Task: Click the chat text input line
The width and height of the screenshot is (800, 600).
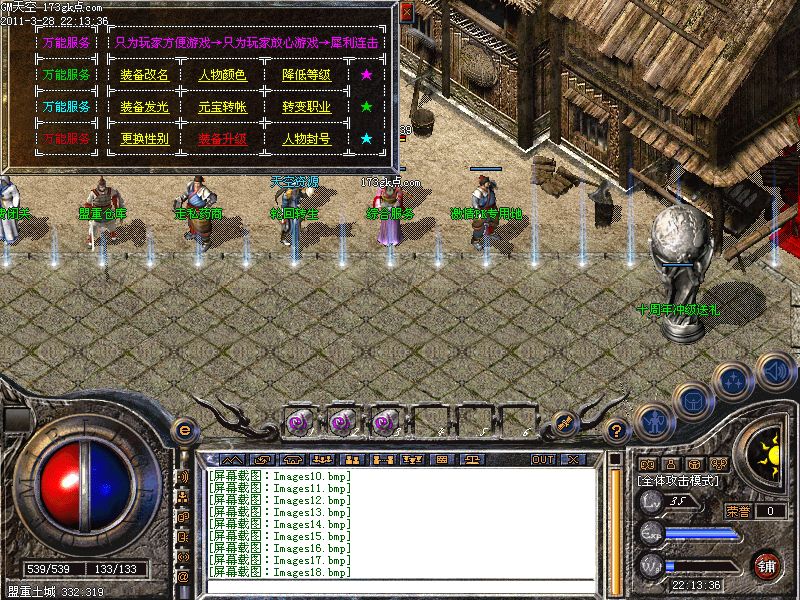Action: pyautogui.click(x=400, y=586)
